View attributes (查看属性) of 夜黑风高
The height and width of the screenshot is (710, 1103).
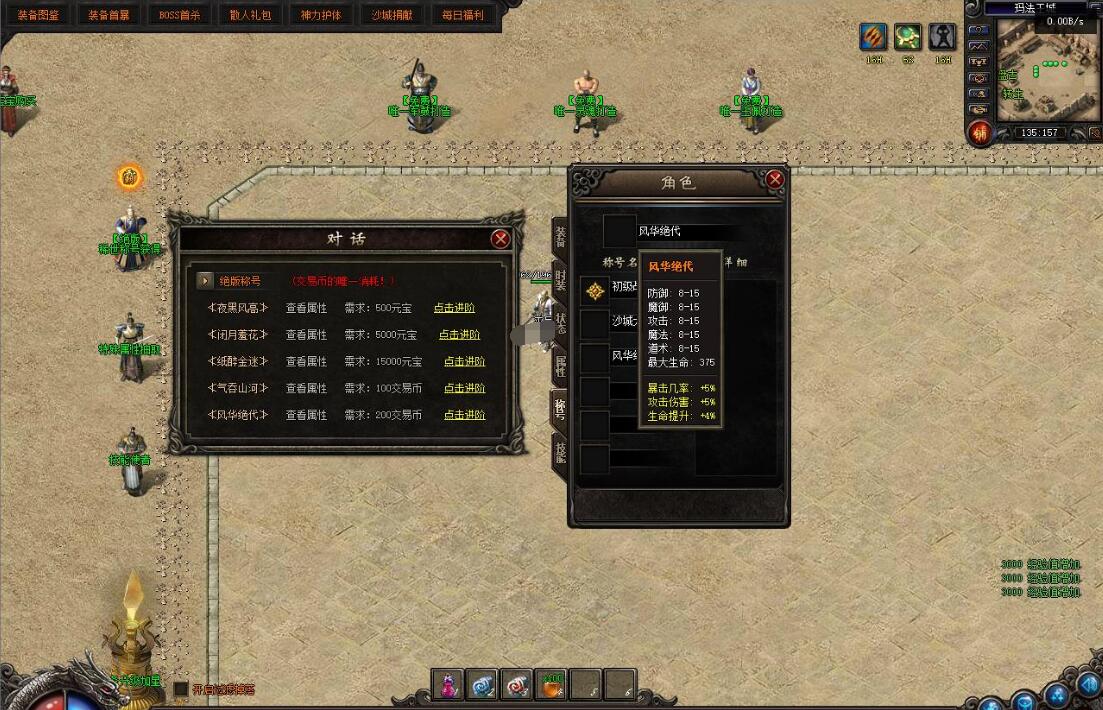tap(306, 308)
